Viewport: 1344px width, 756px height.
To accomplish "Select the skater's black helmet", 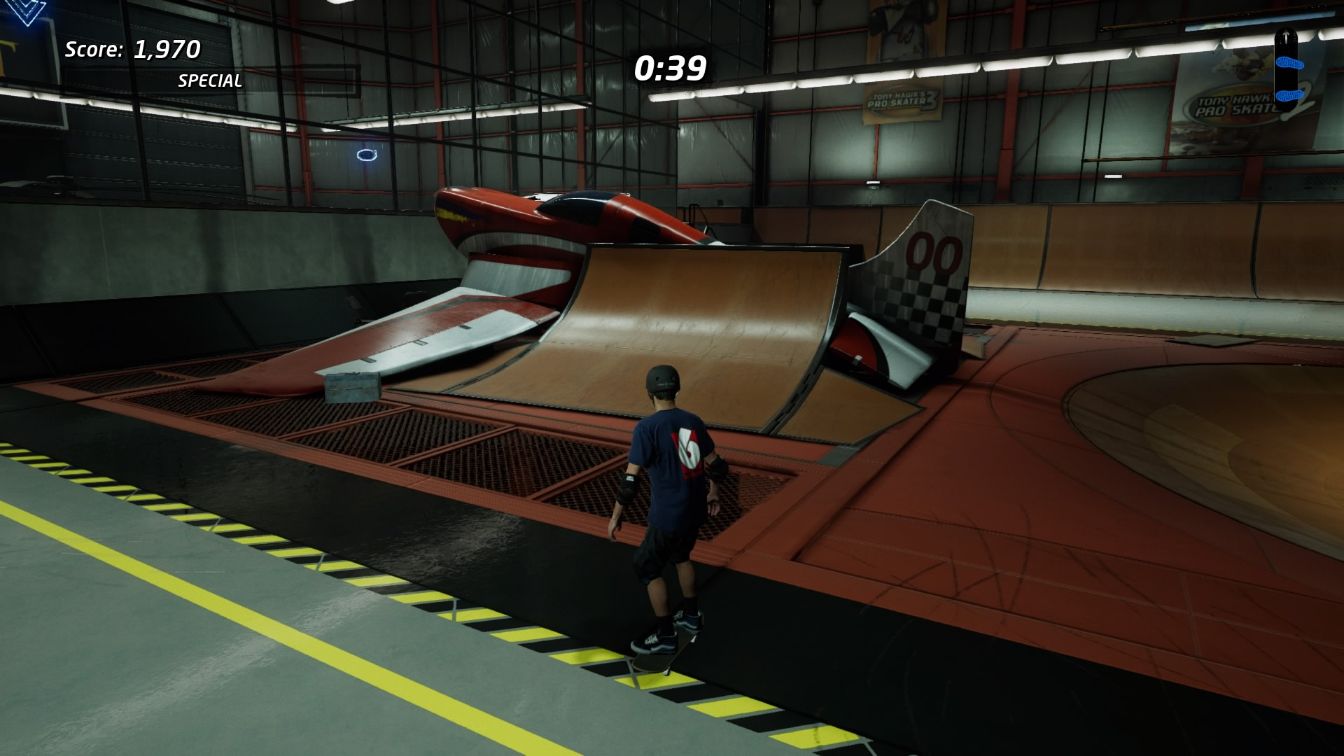I will [x=662, y=379].
